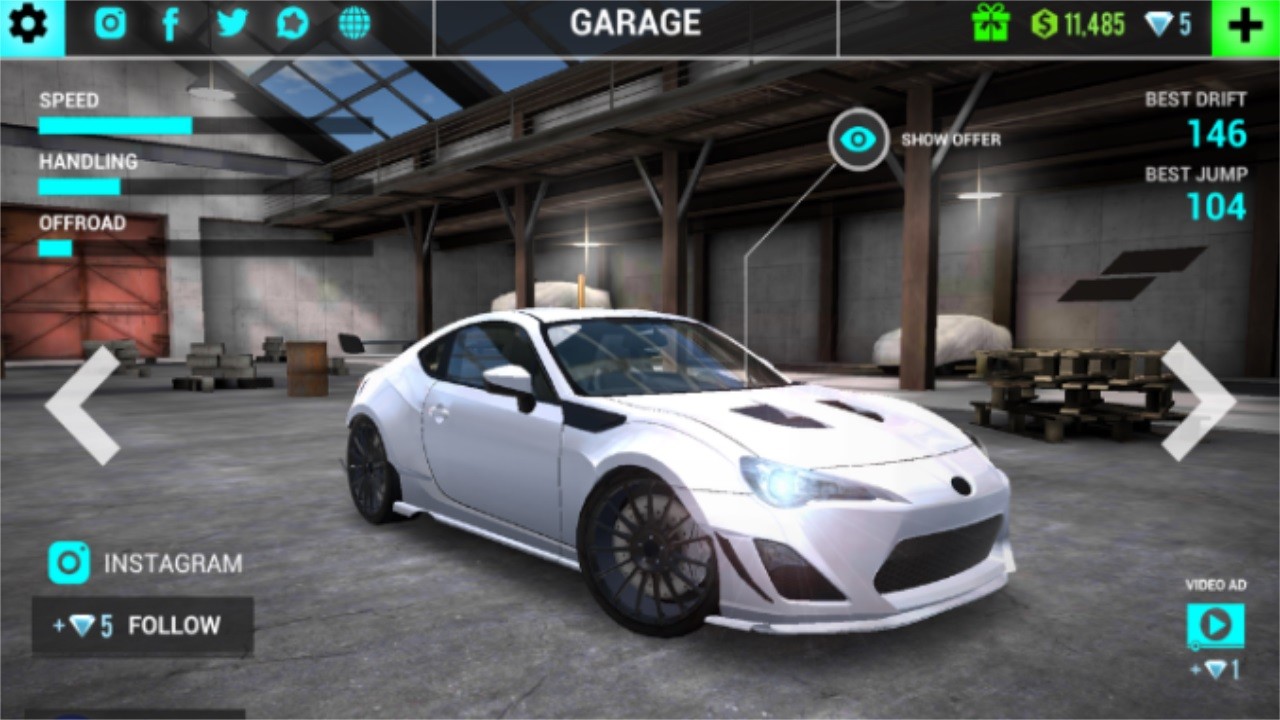Click the rate game star icon
Screen dimensions: 1280x720
[290, 24]
